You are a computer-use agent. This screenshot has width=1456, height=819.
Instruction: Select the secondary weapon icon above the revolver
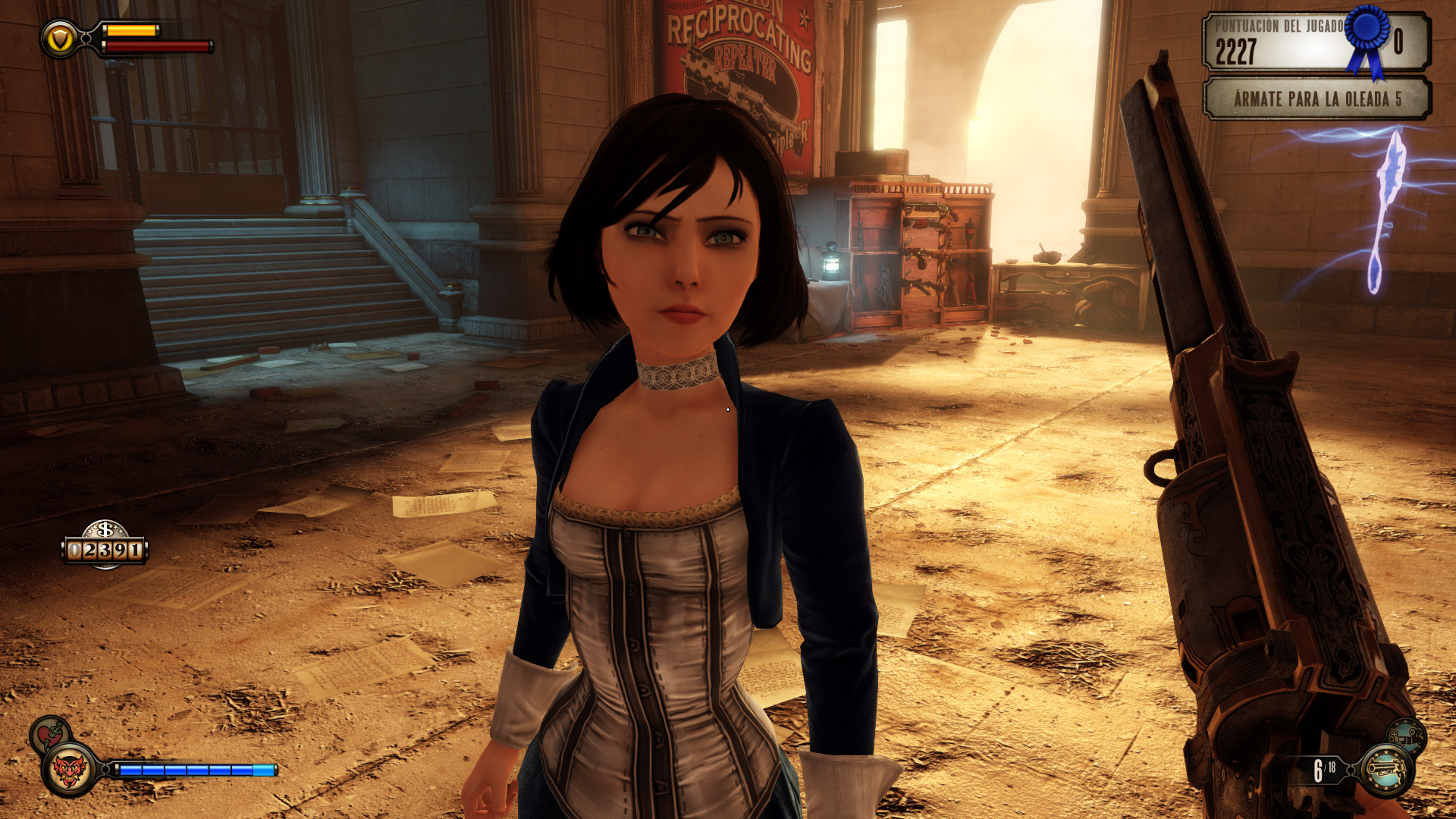click(x=1407, y=735)
